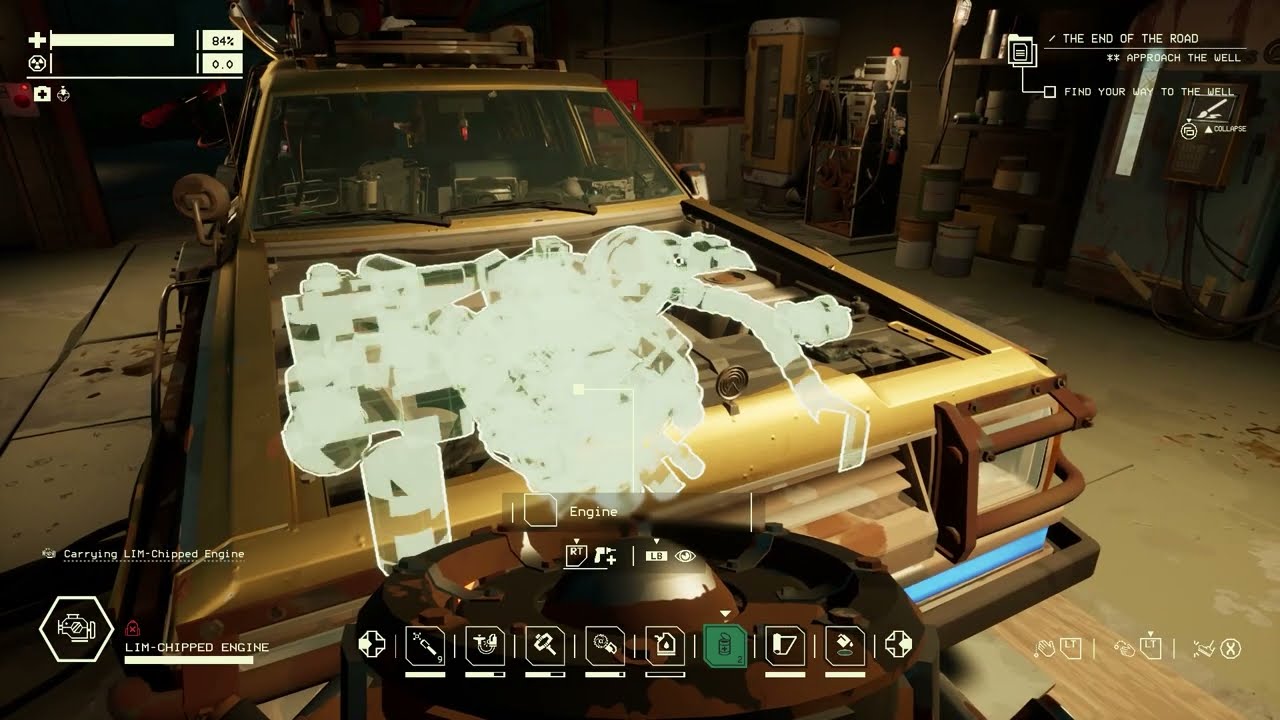
Task: Select the fuel can hotbar slot
Action: click(x=665, y=645)
